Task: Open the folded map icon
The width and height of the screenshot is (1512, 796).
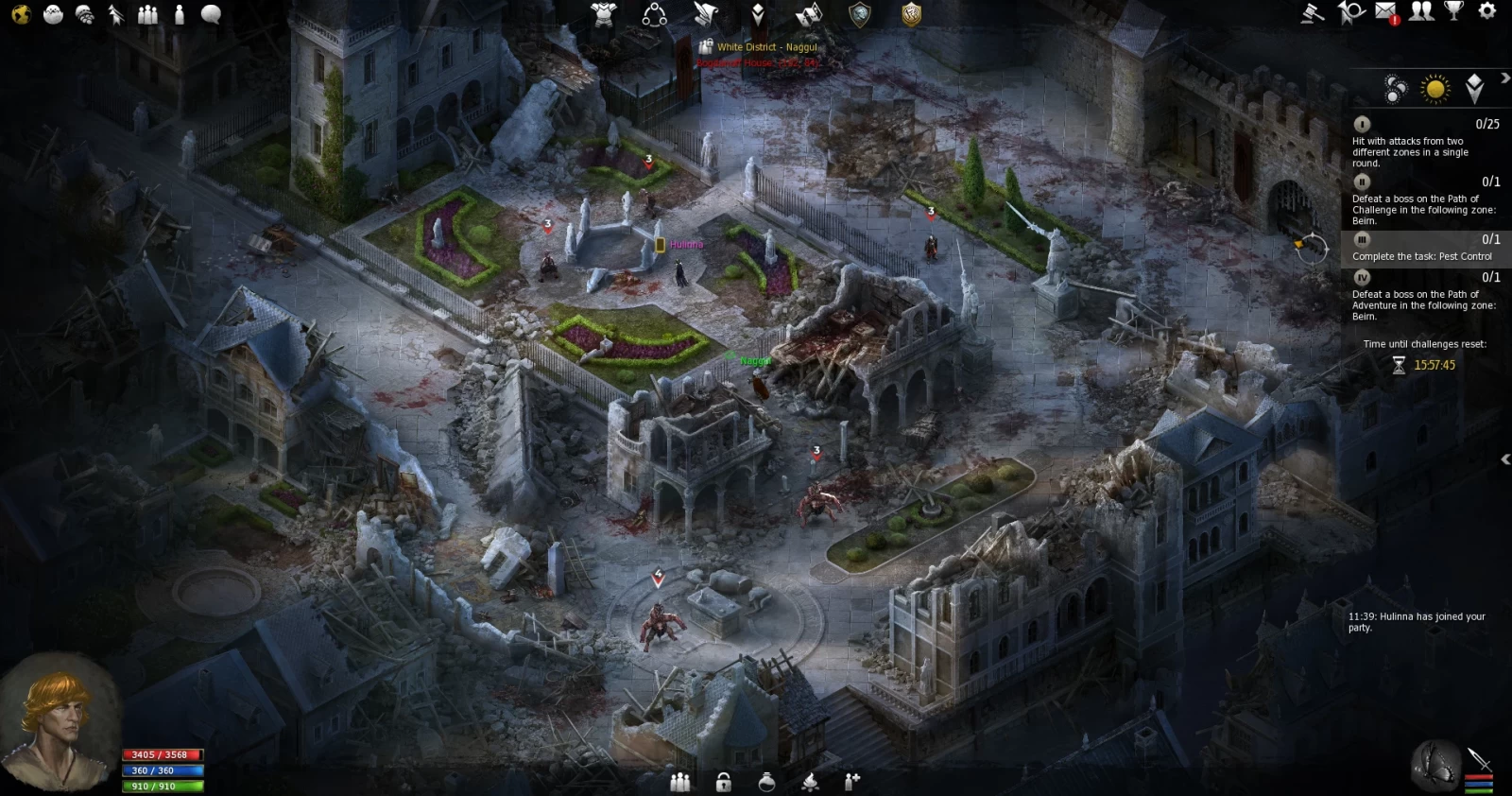Action: tap(808, 14)
